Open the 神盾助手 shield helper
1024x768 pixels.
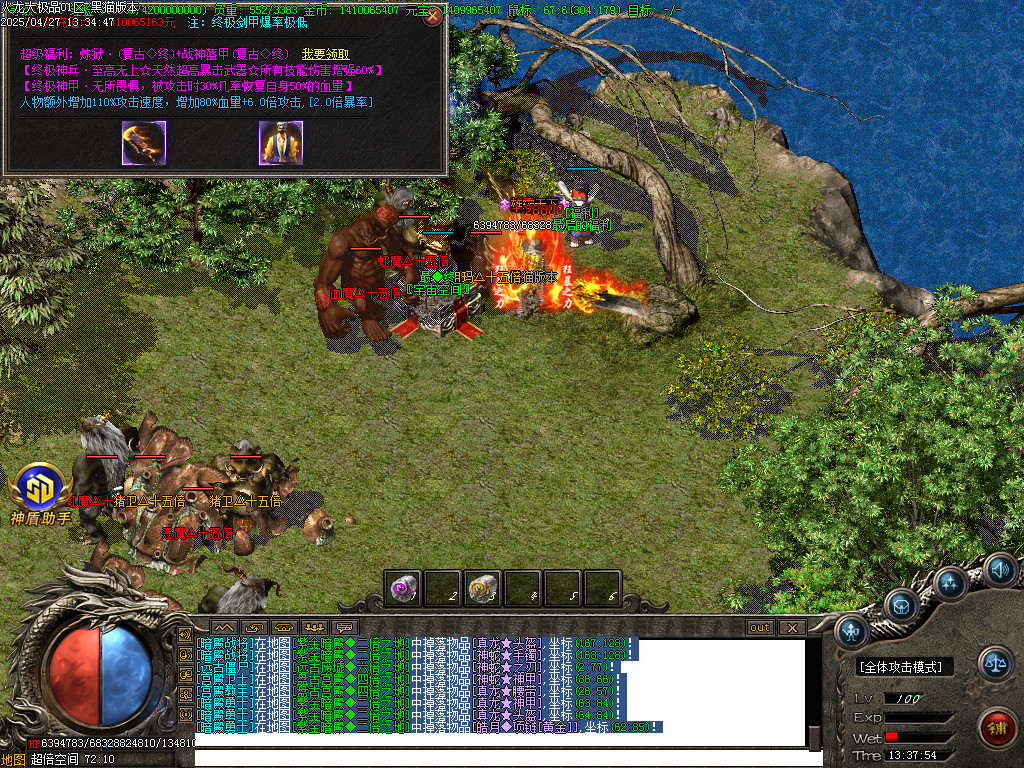(40, 492)
